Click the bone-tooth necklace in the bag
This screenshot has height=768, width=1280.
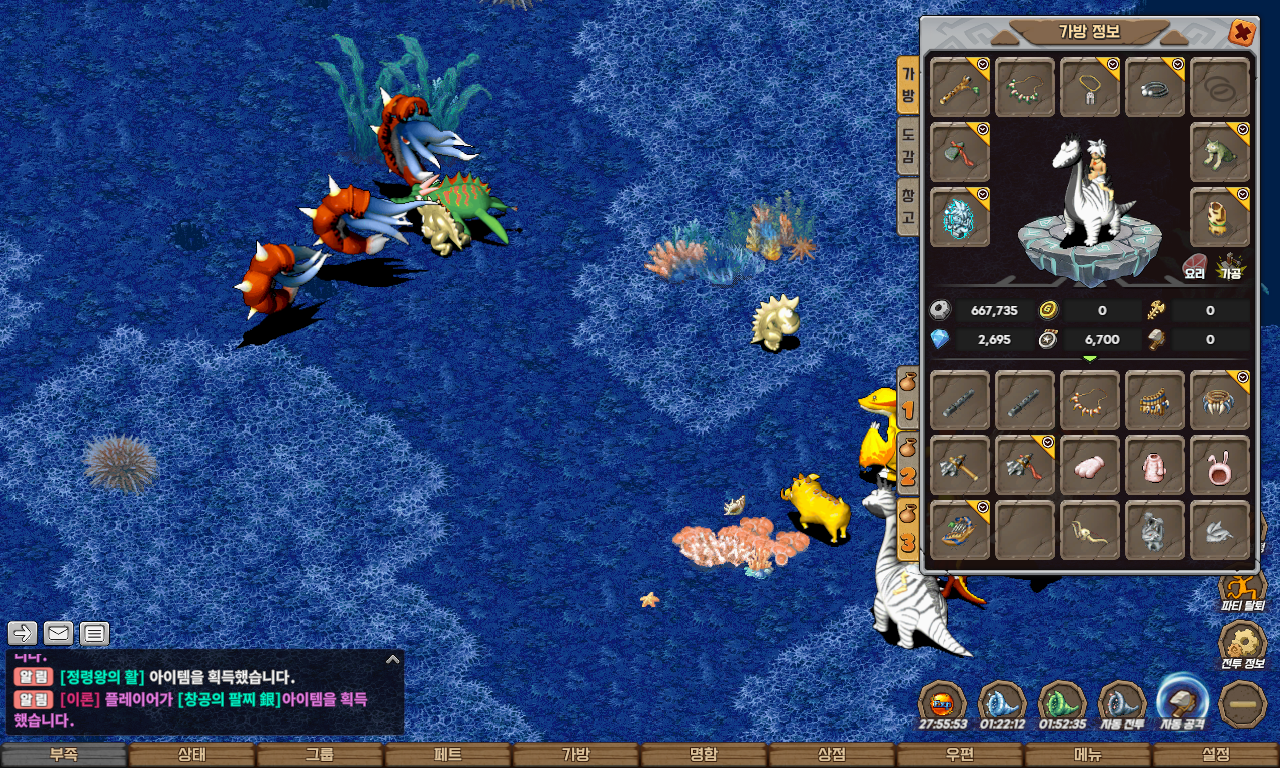[x=1090, y=401]
